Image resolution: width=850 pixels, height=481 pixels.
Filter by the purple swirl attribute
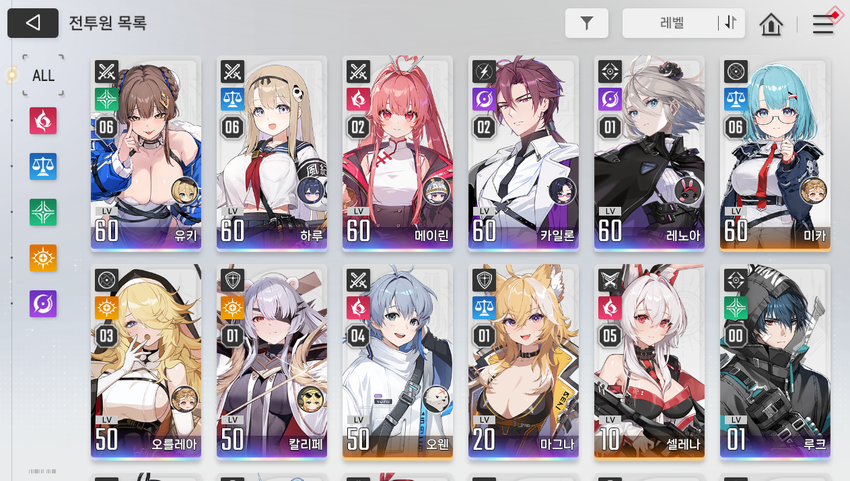pyautogui.click(x=43, y=304)
